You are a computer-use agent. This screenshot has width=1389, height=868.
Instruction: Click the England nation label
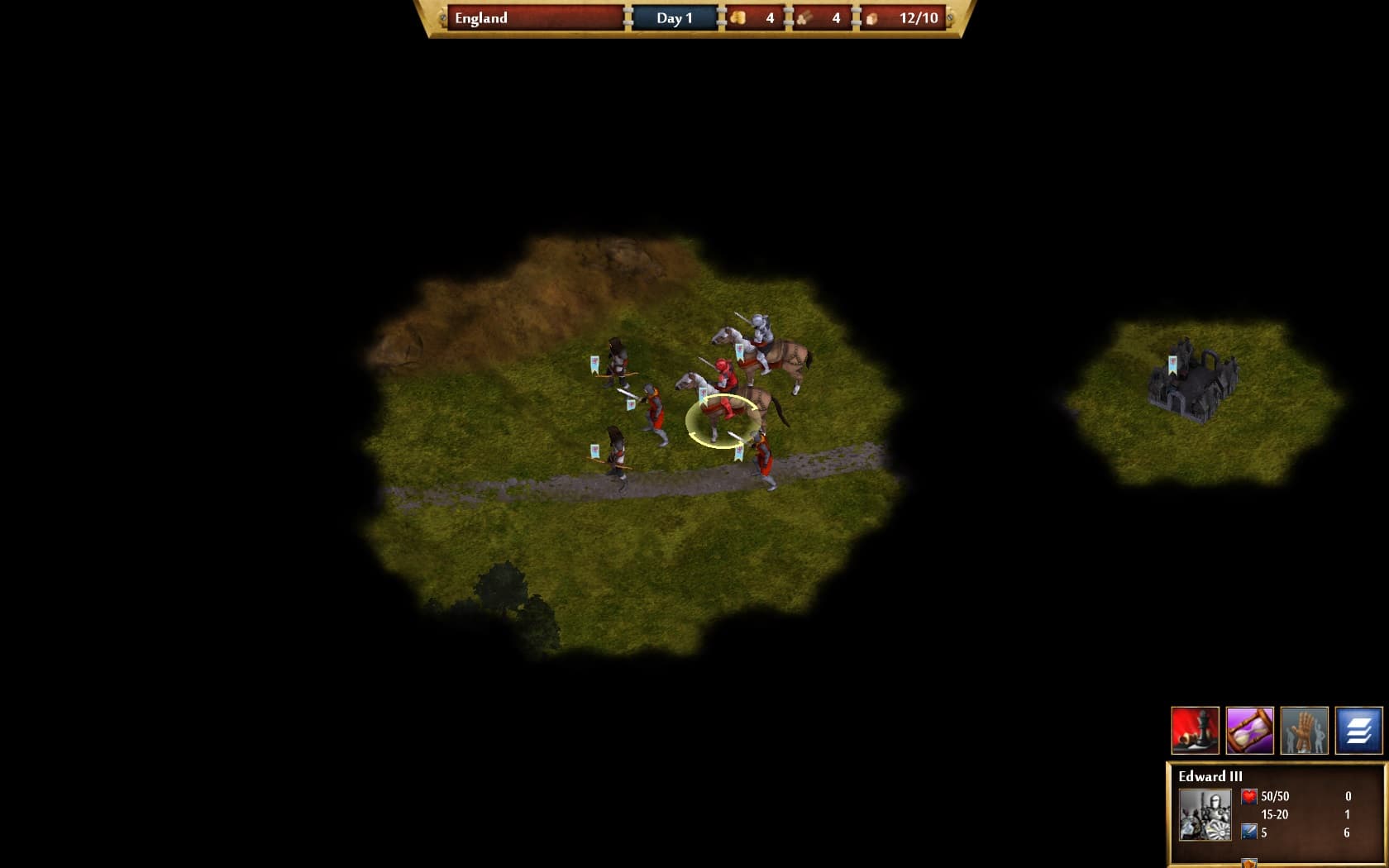point(483,17)
